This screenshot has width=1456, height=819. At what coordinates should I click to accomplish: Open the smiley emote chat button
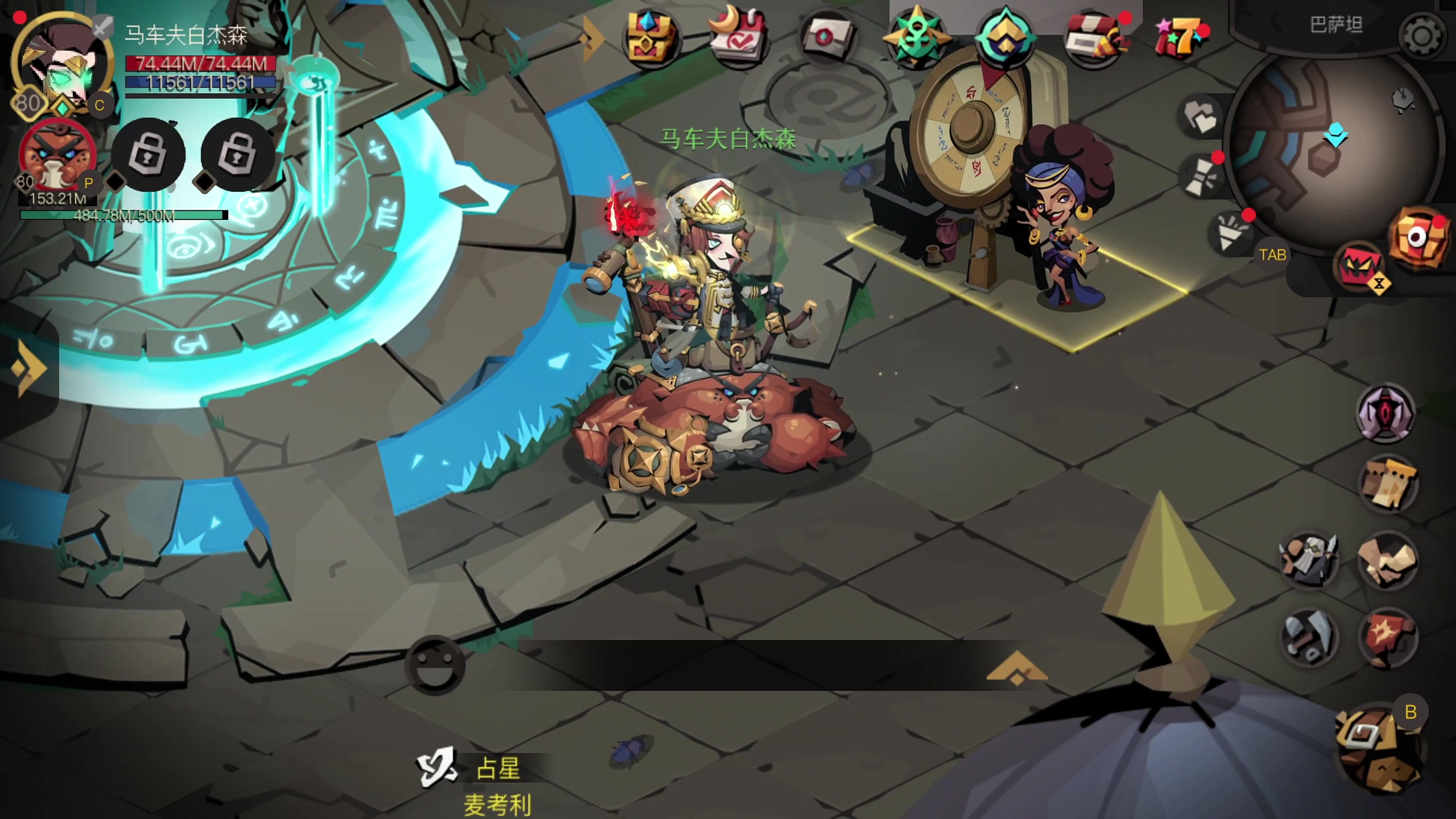pyautogui.click(x=434, y=665)
